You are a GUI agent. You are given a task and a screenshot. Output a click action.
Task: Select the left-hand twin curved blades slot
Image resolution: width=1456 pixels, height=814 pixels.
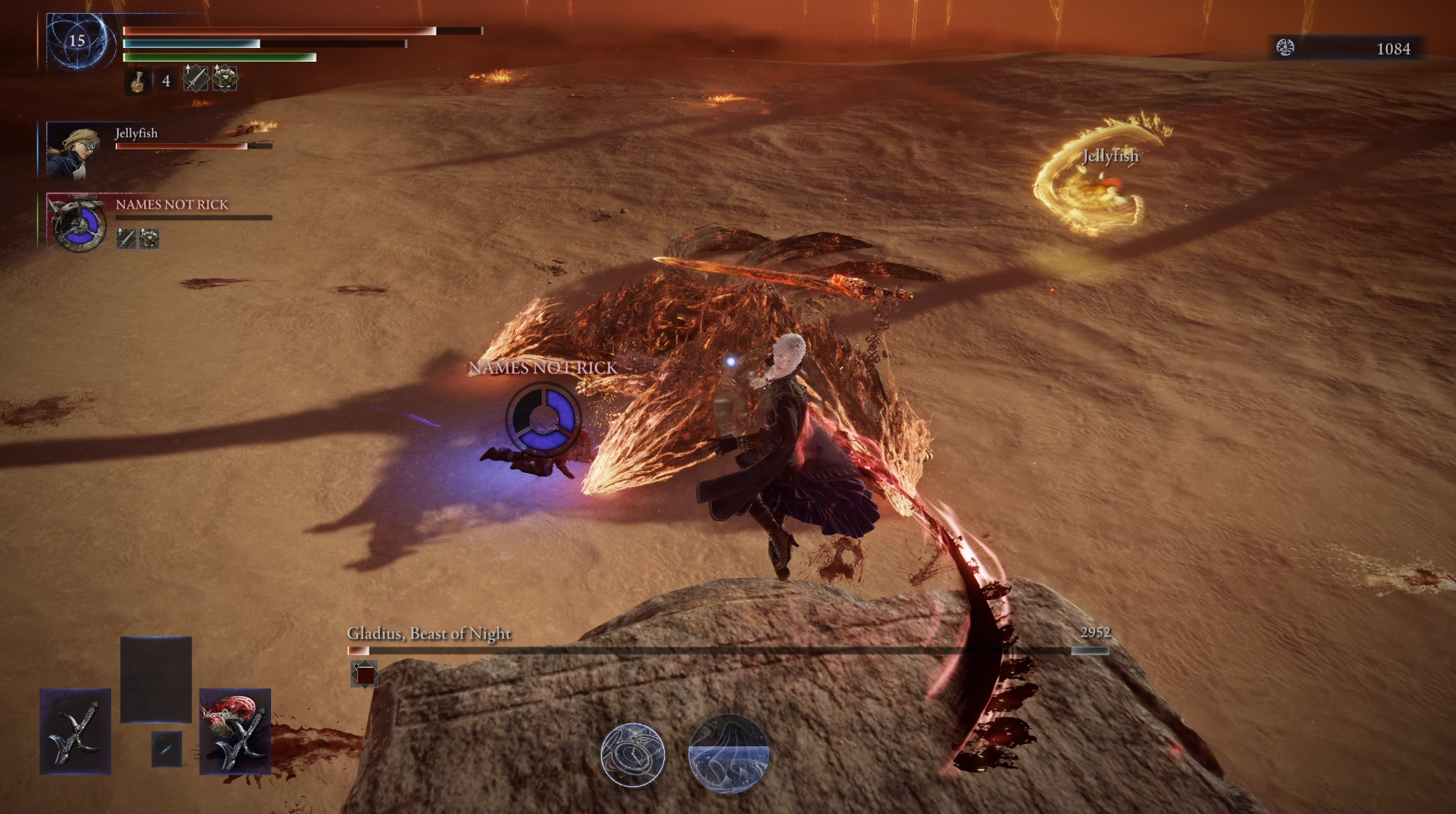pyautogui.click(x=75, y=733)
